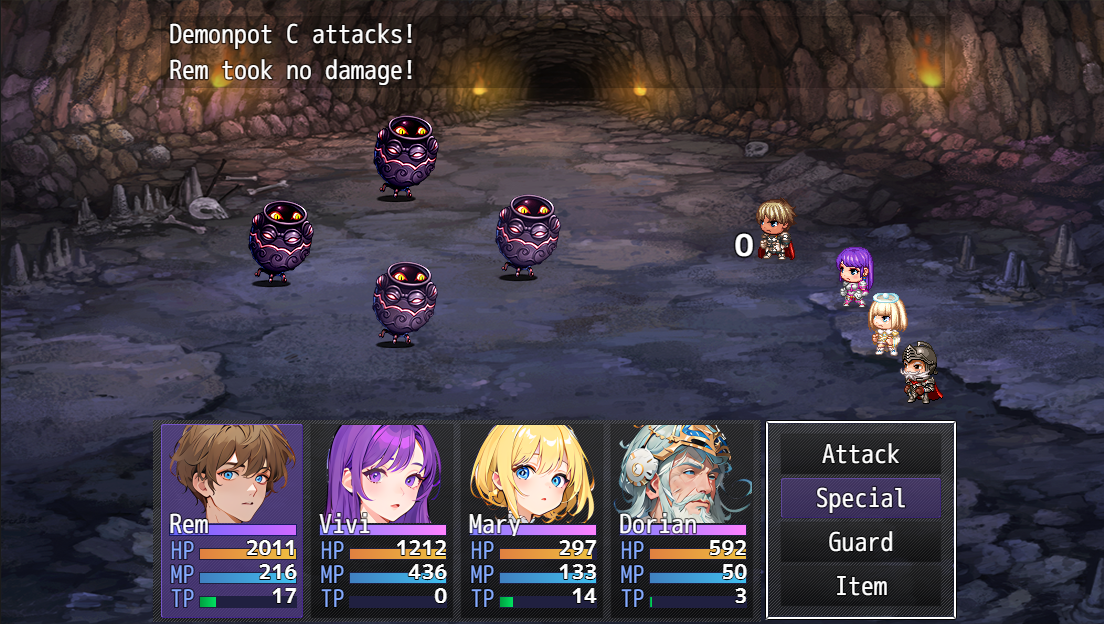Pick the Guard command
The image size is (1104, 624).
click(860, 542)
